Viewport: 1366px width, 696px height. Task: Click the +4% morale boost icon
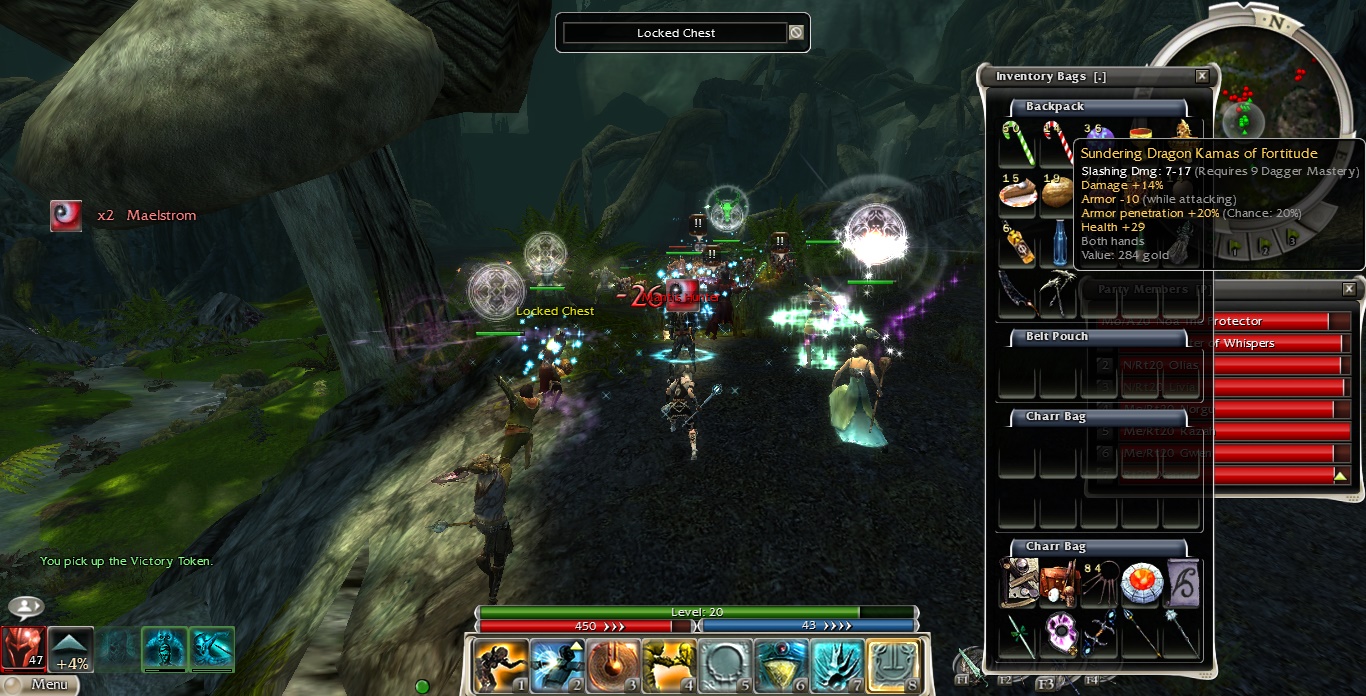(x=71, y=649)
